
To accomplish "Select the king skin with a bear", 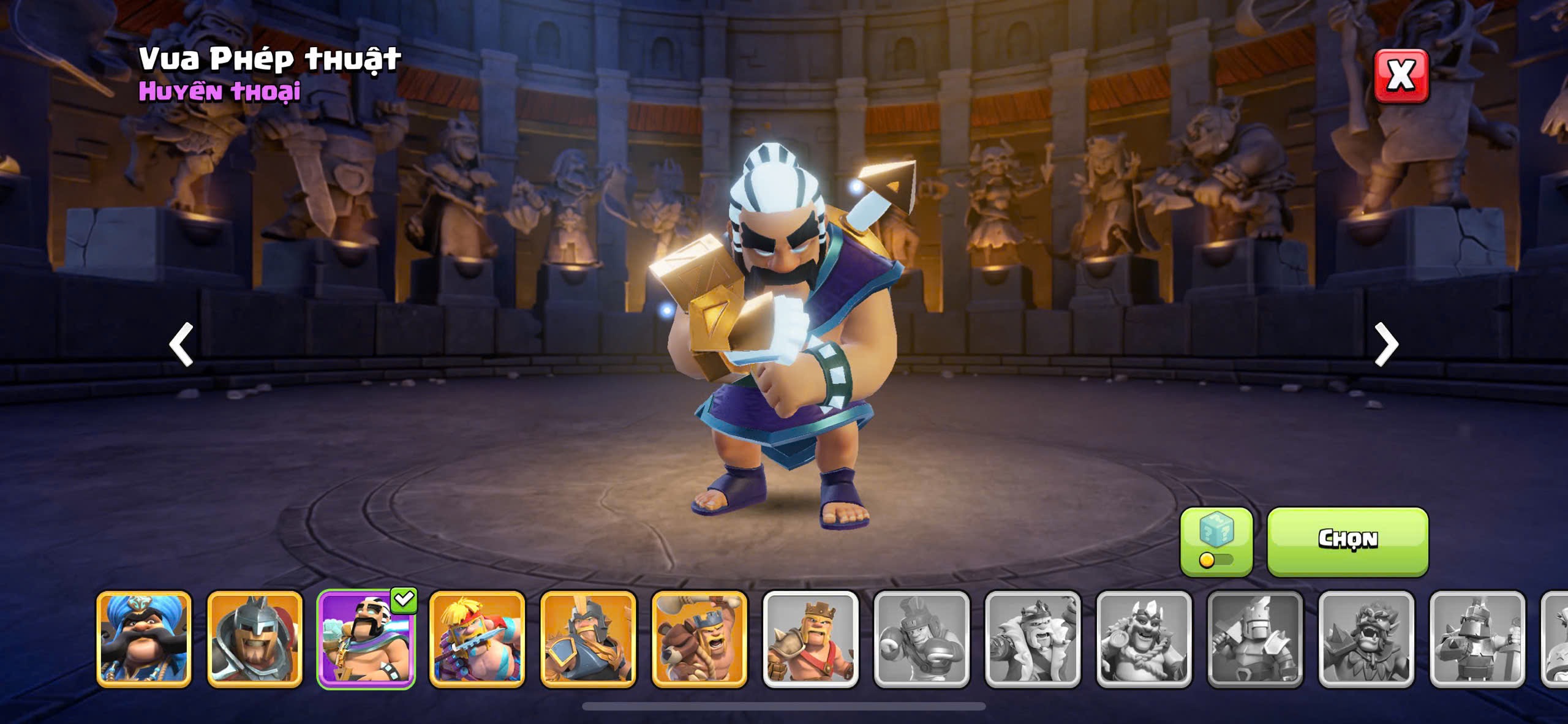I will coord(699,638).
